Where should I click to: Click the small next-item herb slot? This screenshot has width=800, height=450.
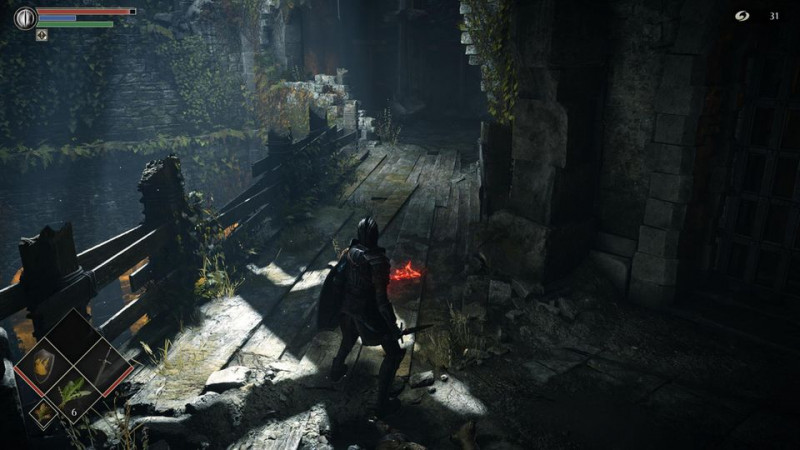42,411
